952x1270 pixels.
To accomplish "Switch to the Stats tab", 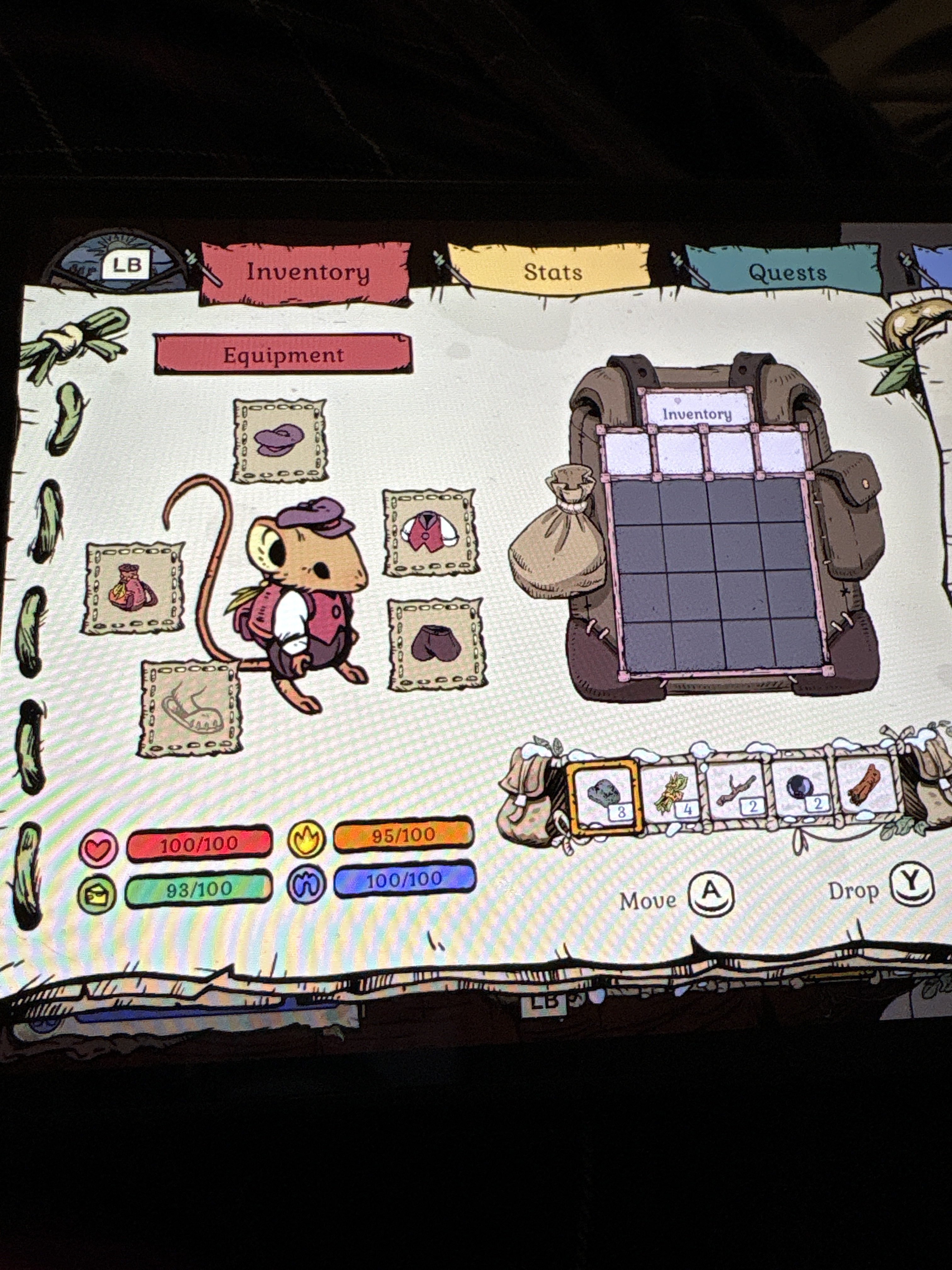I will point(552,272).
